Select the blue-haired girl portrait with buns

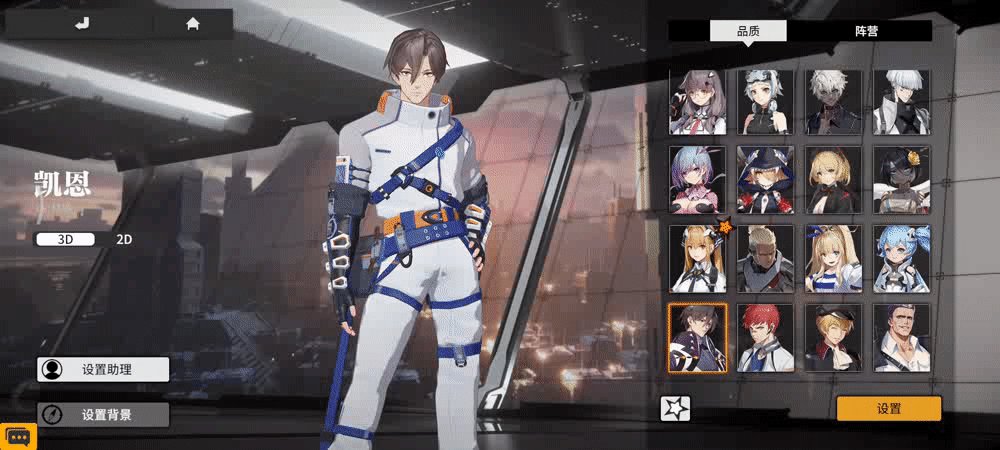pos(902,258)
